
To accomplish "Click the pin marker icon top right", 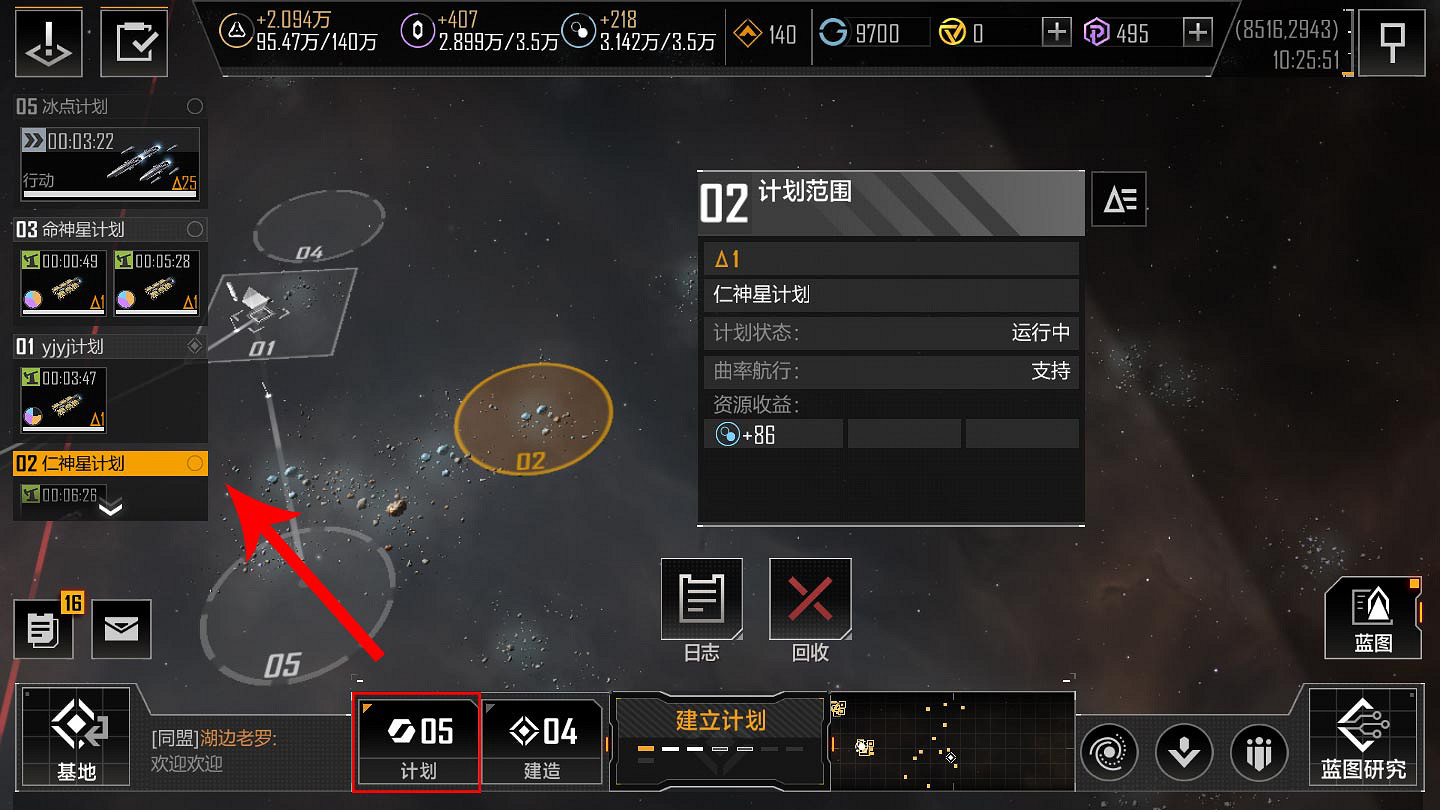I will click(1391, 41).
